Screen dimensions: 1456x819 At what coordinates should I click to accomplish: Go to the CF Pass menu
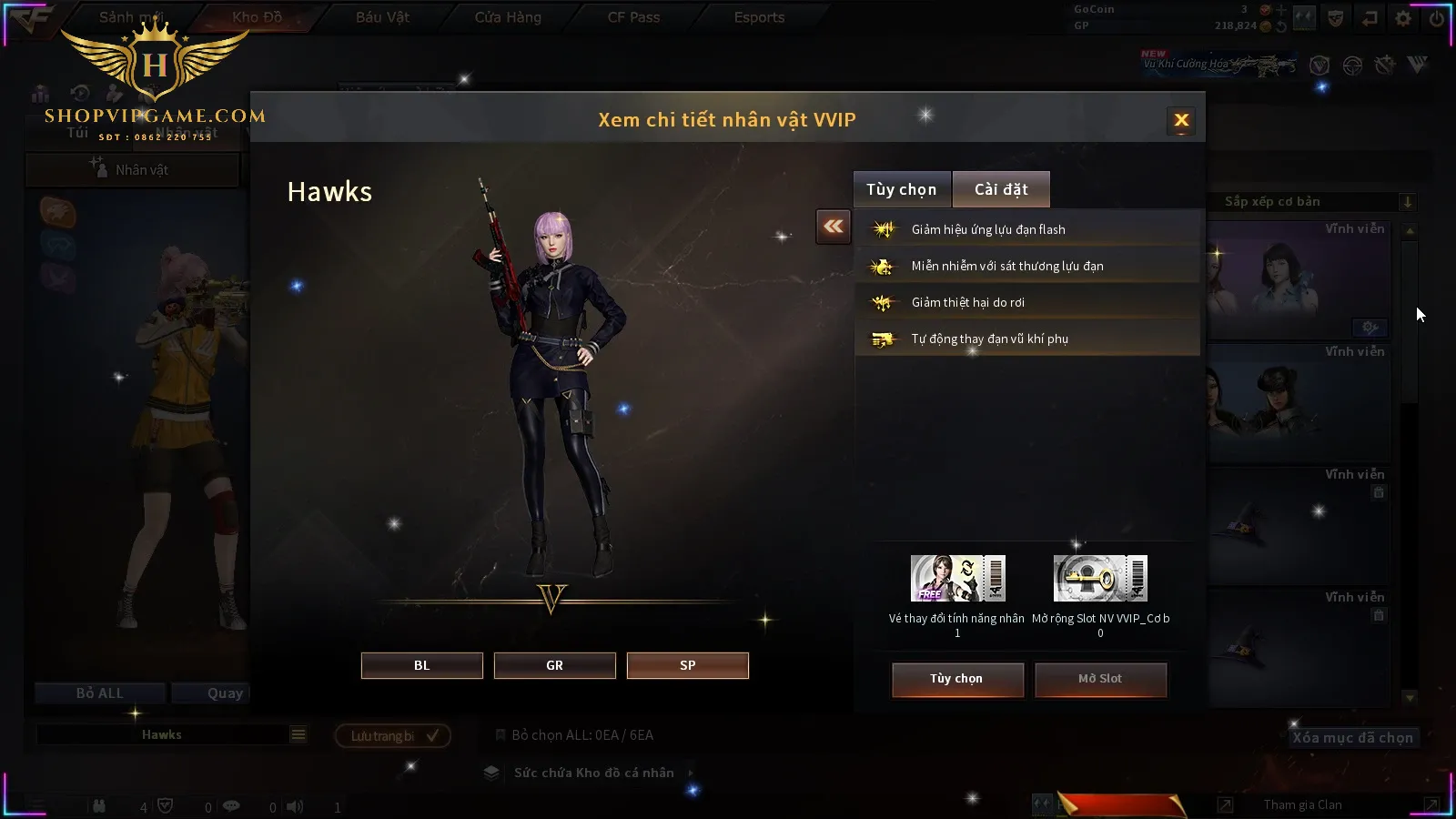(x=633, y=17)
